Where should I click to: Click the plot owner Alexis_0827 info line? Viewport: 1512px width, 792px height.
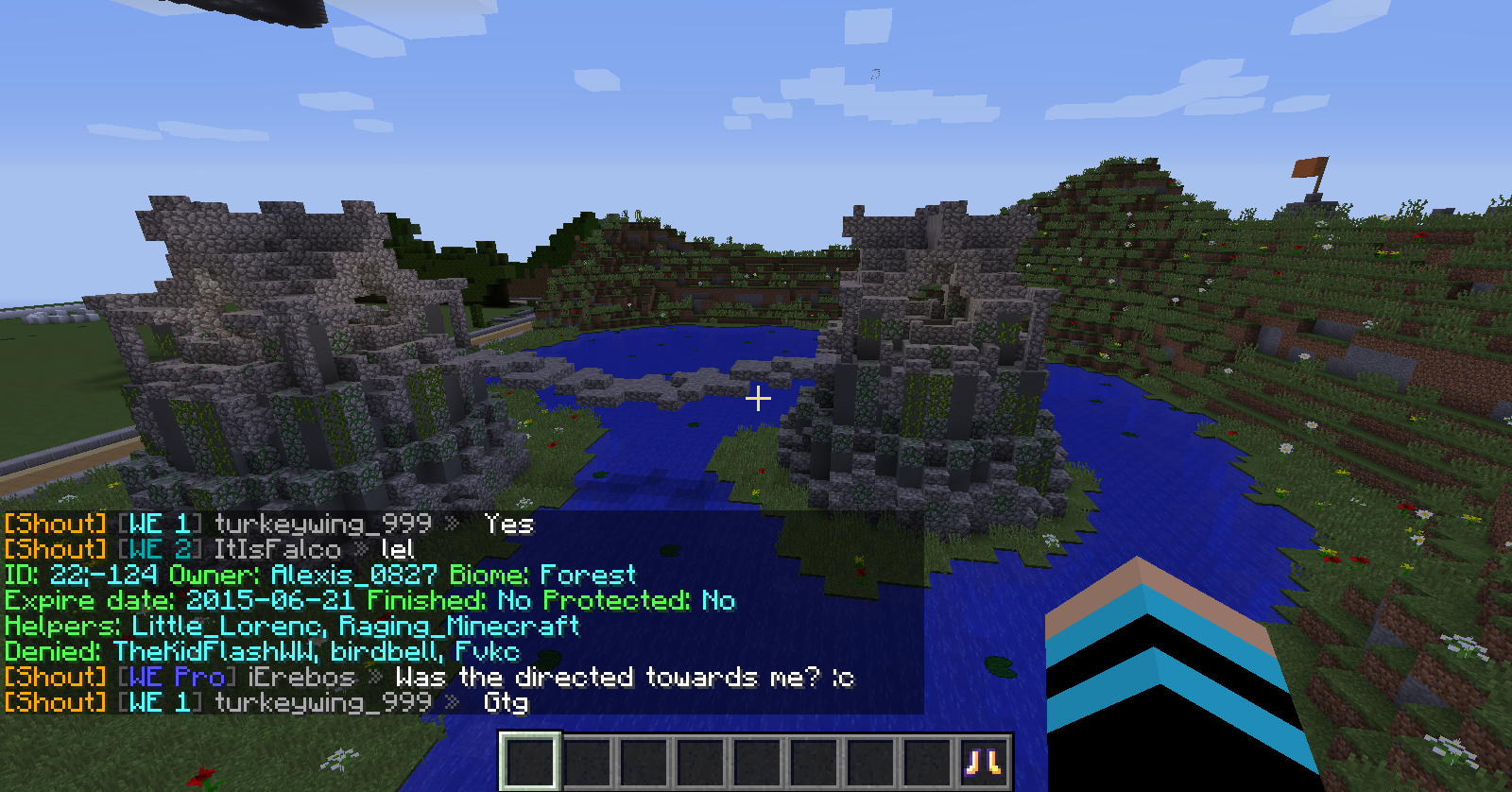(353, 576)
